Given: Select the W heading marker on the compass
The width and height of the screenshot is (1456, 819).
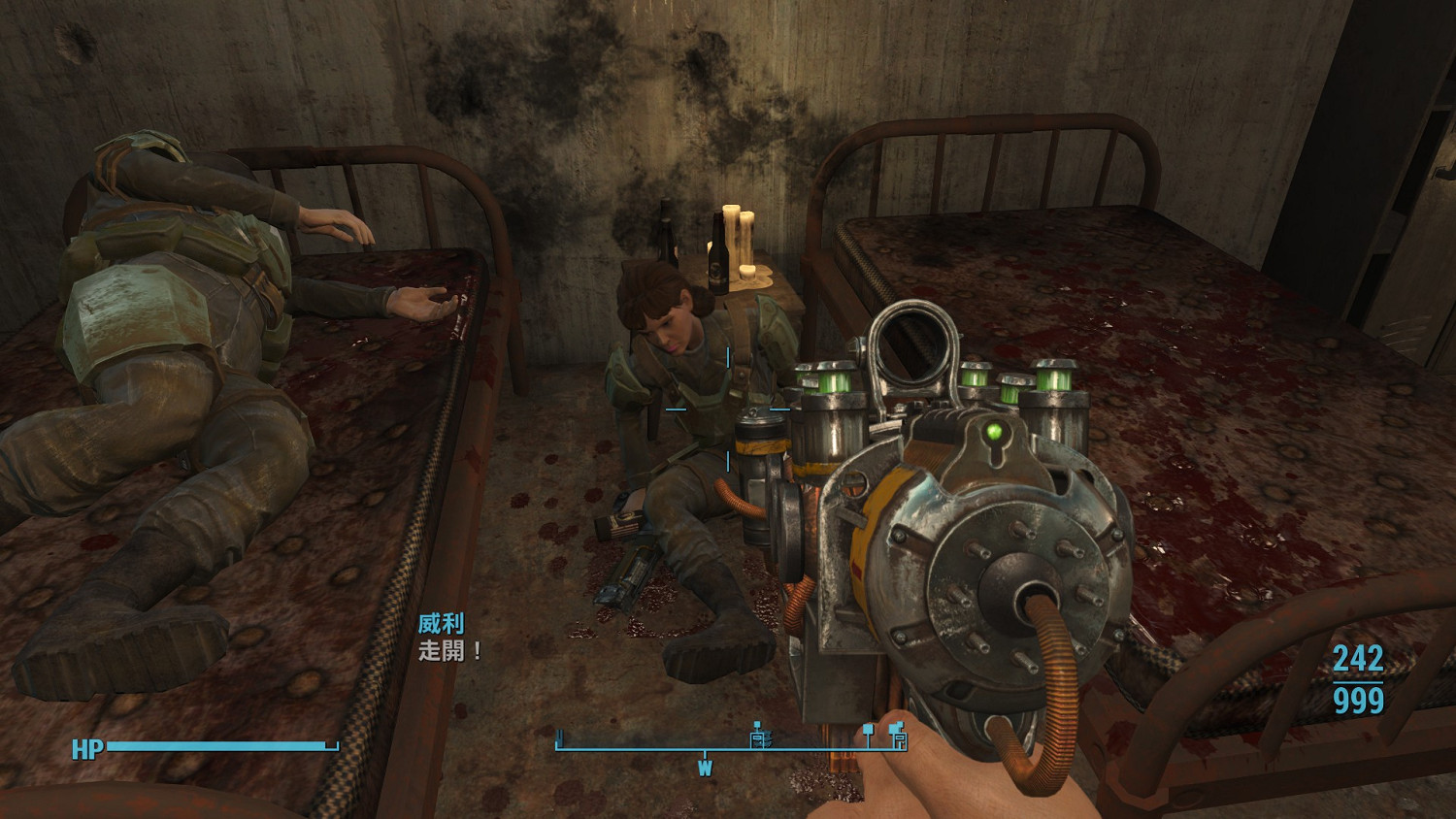Looking at the screenshot, I should coord(705,769).
